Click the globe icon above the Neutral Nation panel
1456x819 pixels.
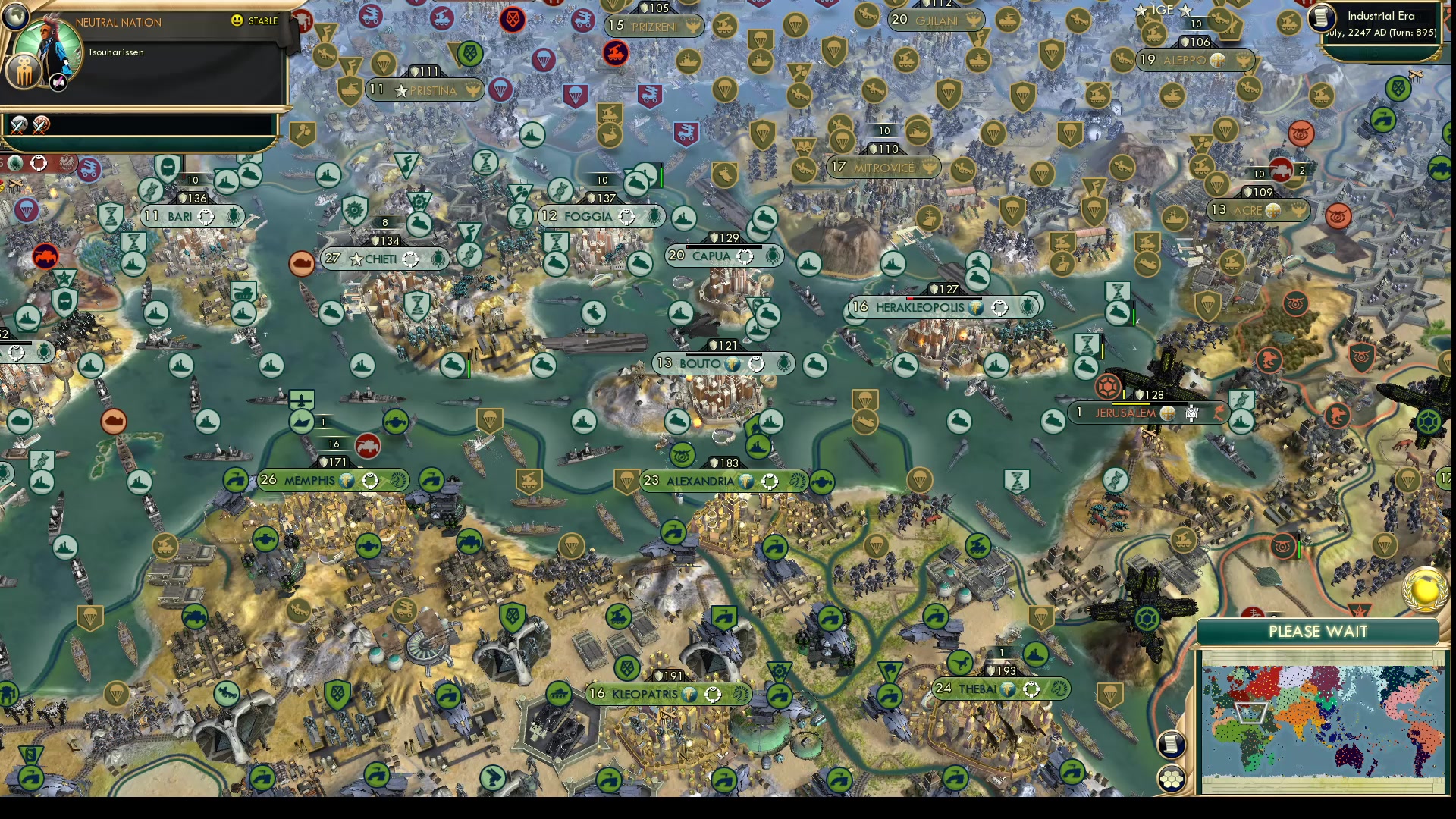click(x=14, y=16)
